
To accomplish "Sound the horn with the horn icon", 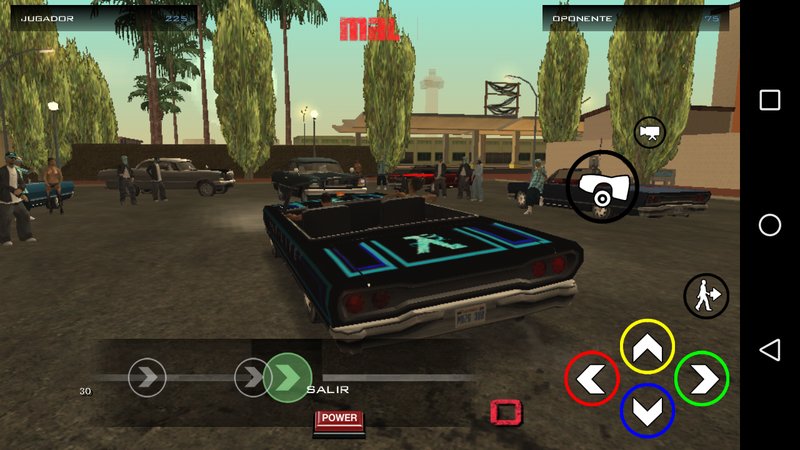I will [602, 186].
